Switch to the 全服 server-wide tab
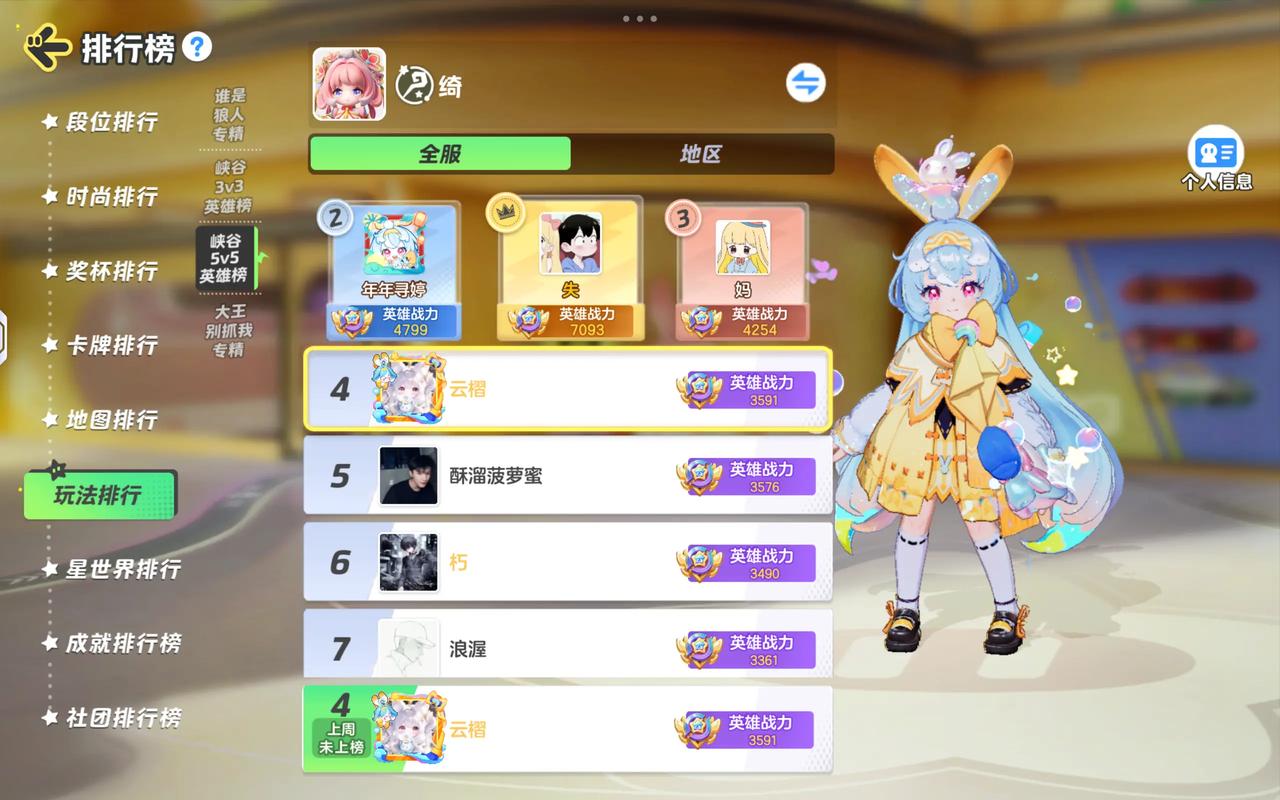 [x=439, y=154]
